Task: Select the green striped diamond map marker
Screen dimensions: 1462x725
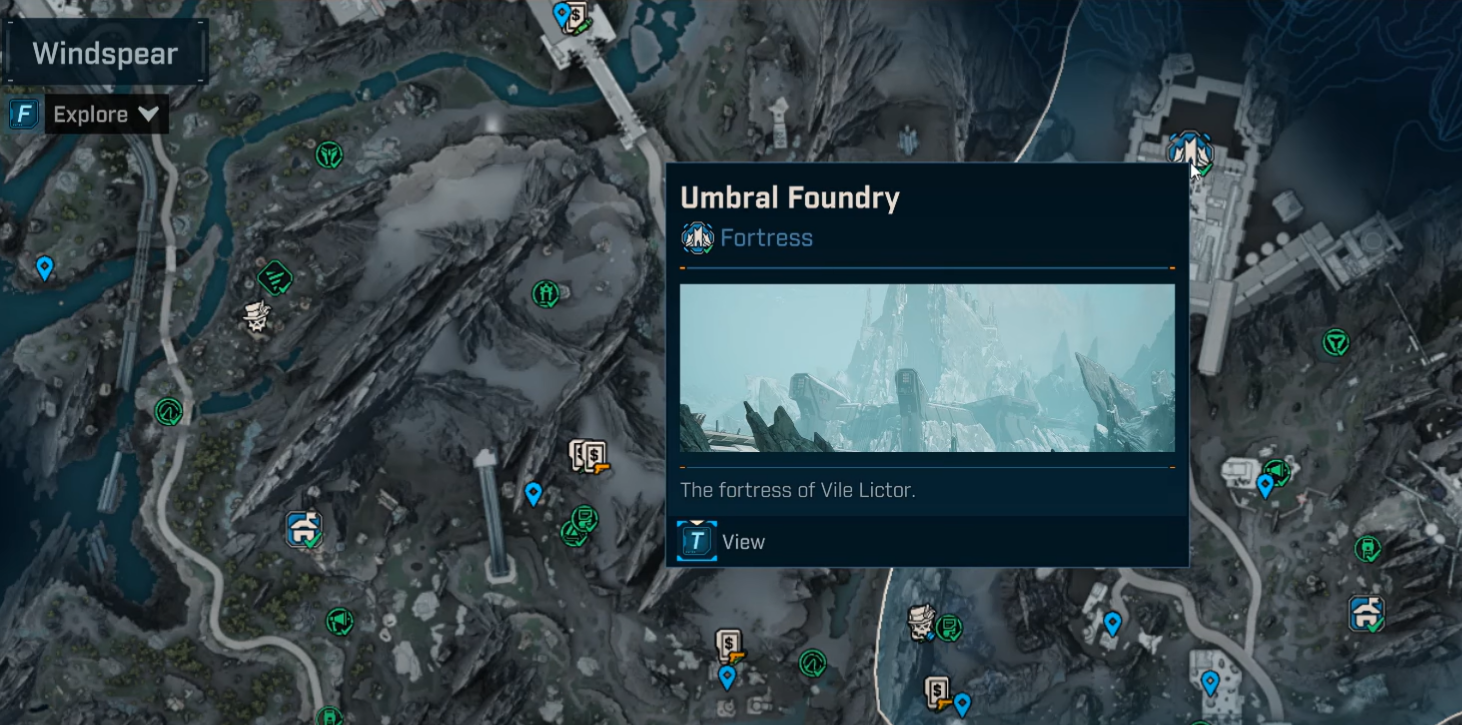Action: (x=274, y=277)
